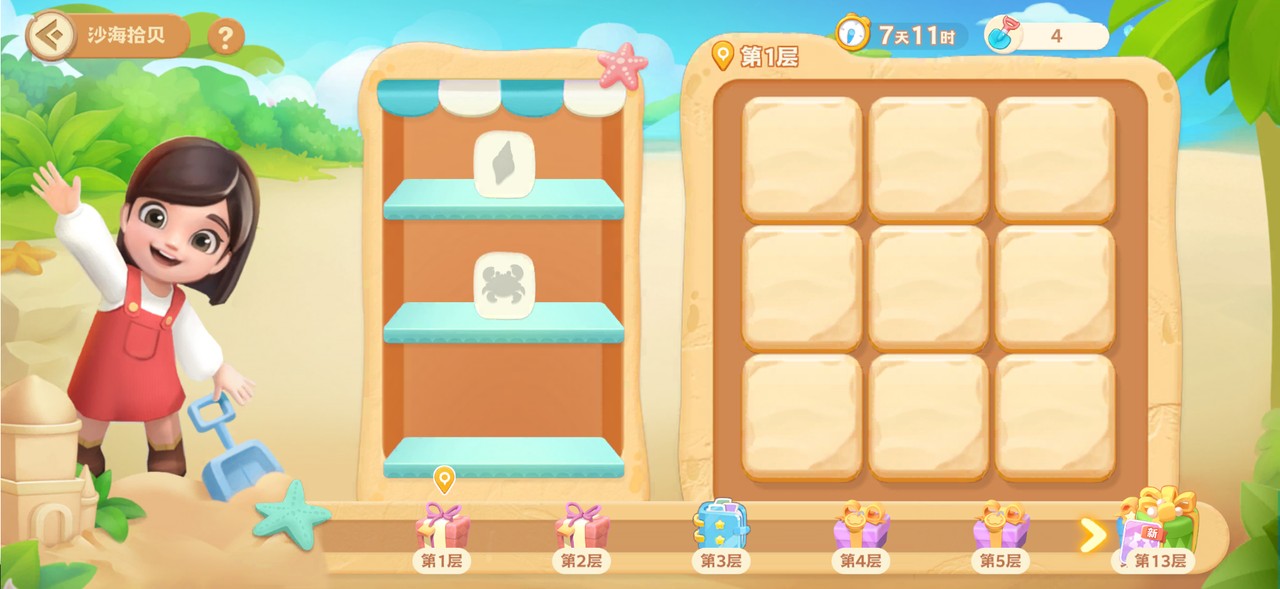View the crab silhouette collection slot
The height and width of the screenshot is (589, 1280).
(504, 285)
